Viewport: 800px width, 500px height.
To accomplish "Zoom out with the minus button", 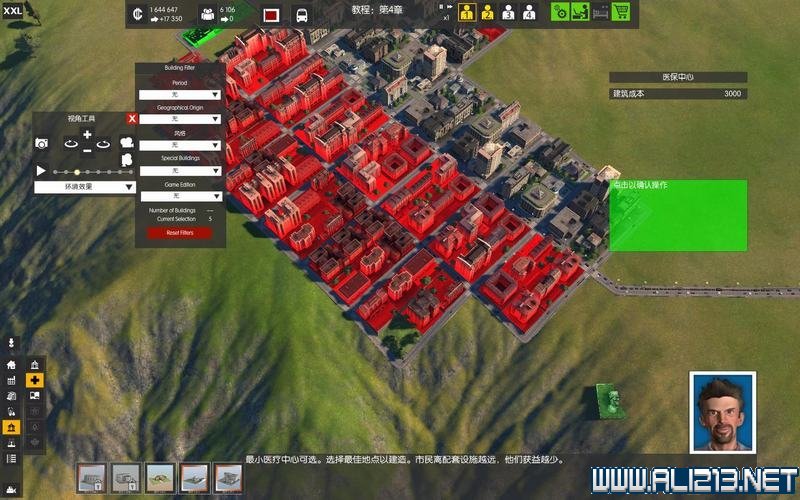I will coord(87,150).
